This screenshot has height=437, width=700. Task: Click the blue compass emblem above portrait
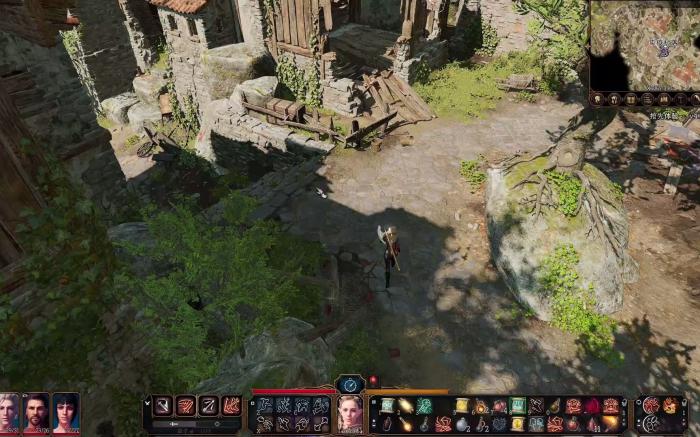pos(350,383)
